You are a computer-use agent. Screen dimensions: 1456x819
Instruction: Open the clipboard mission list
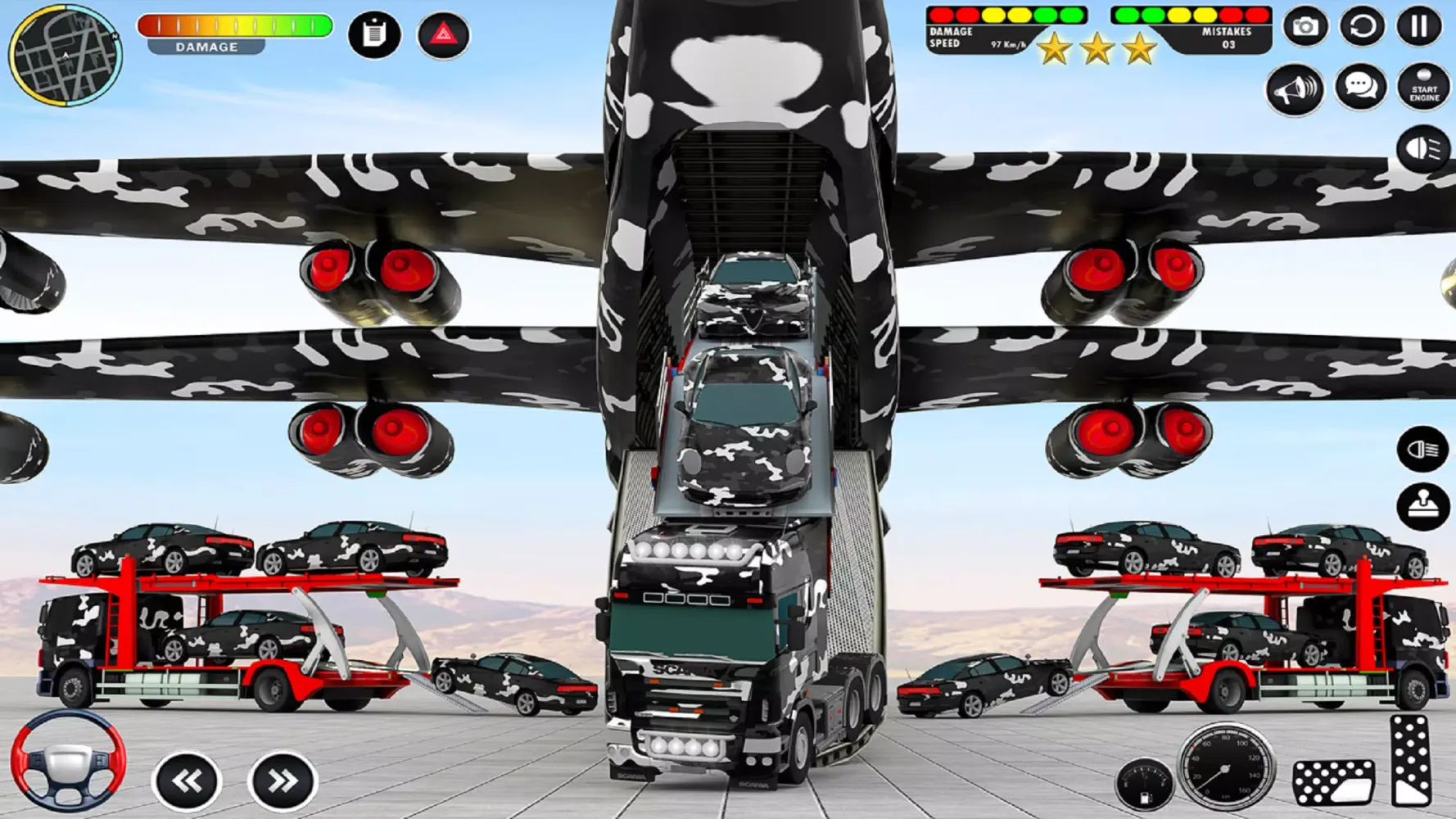(x=374, y=34)
